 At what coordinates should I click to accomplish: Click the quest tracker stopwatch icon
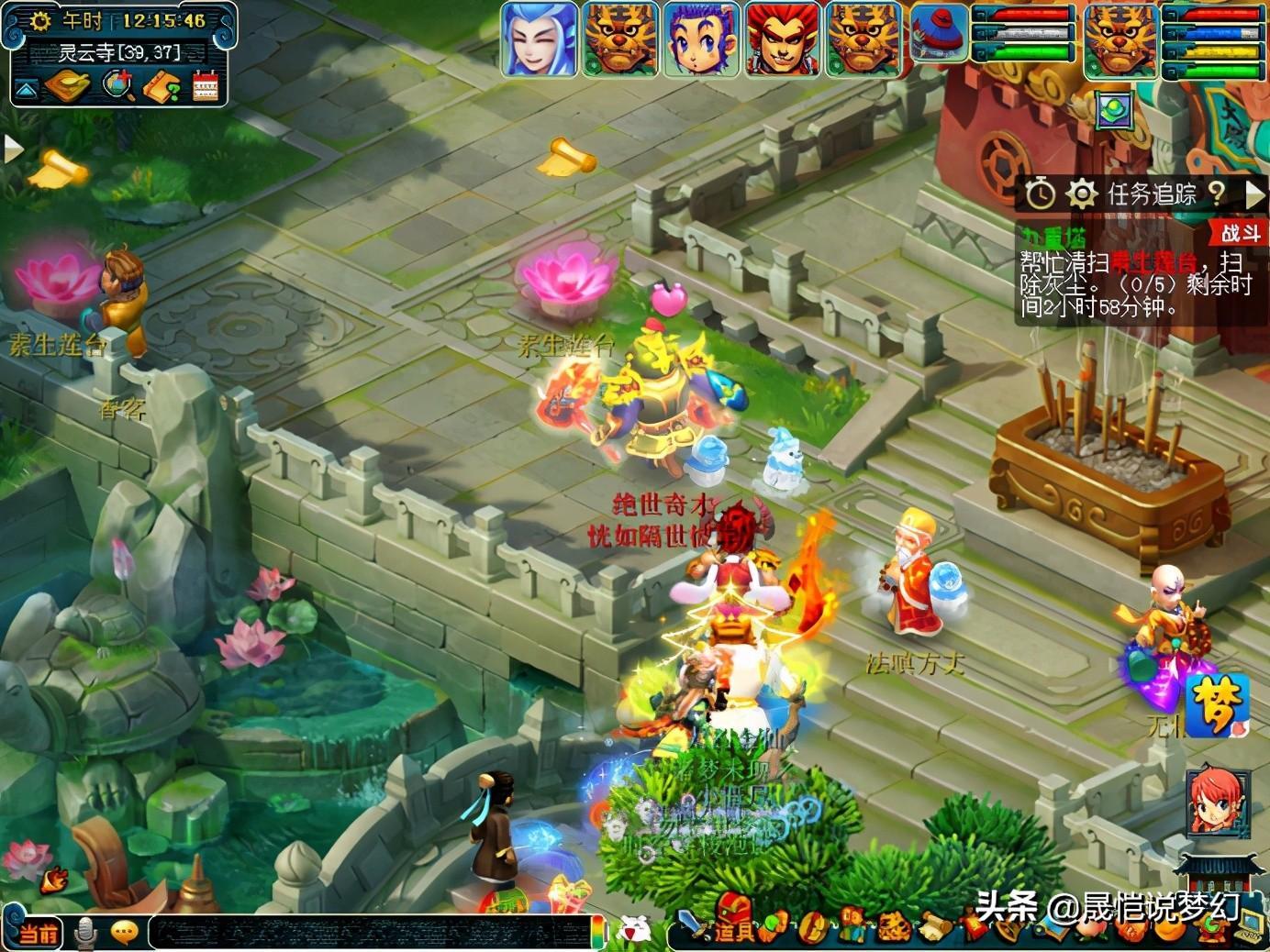(1040, 194)
